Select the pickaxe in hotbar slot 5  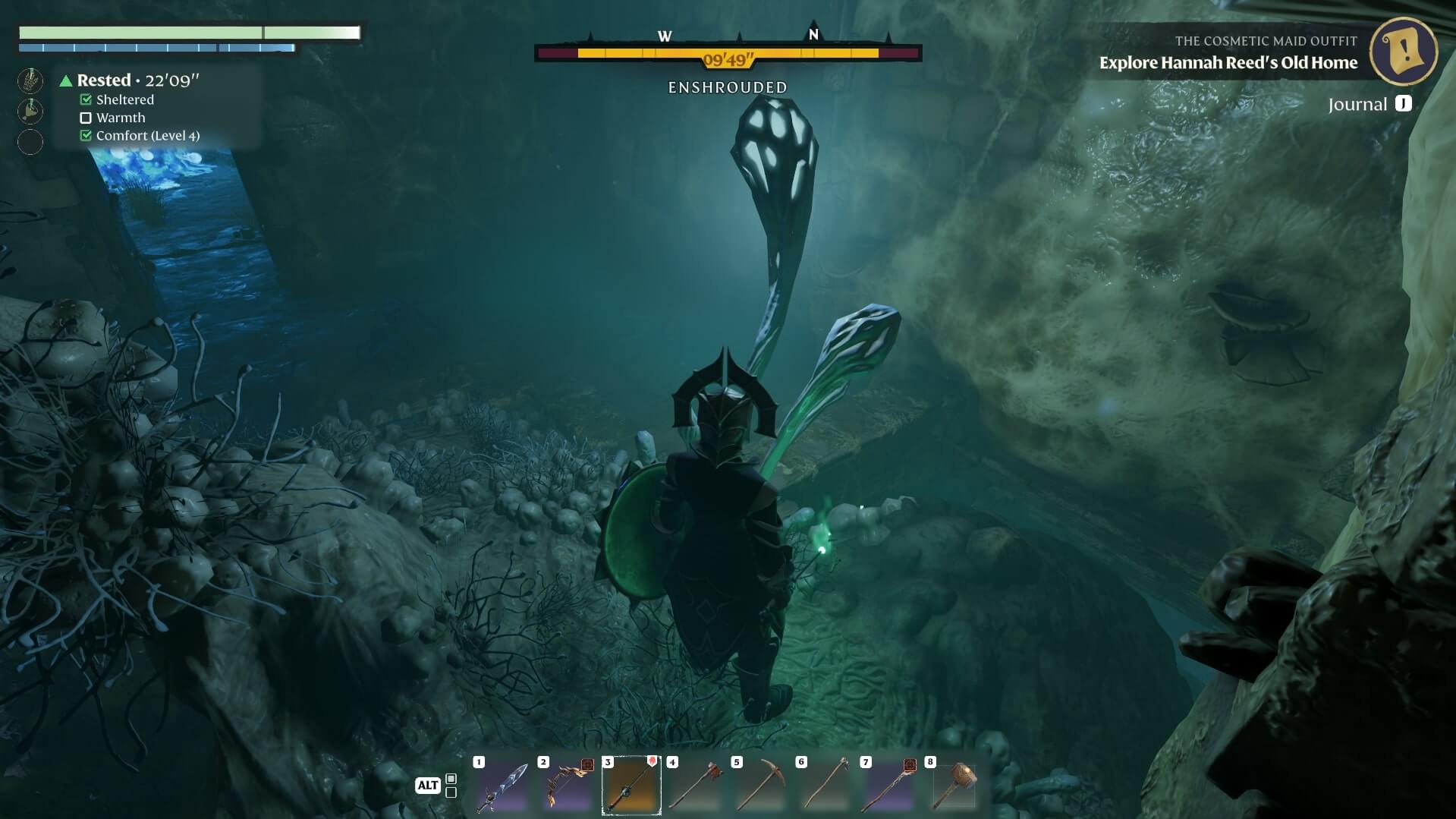(759, 785)
